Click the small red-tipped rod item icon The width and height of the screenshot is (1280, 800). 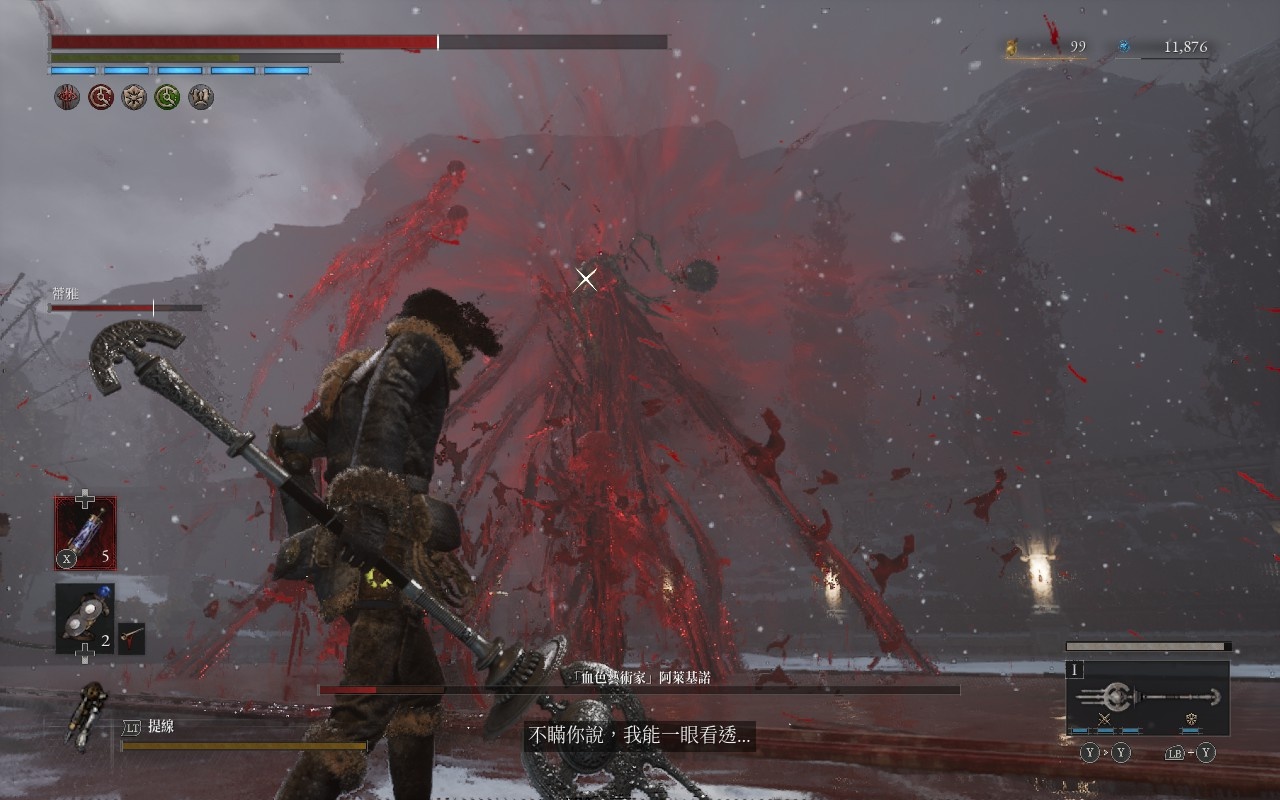pos(131,638)
